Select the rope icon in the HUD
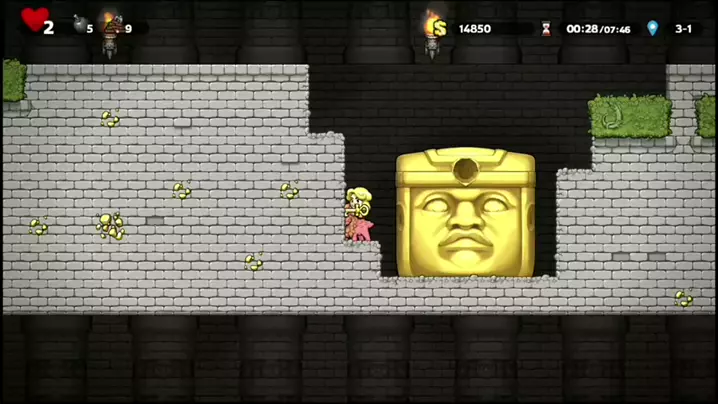The height and width of the screenshot is (404, 718). [x=112, y=25]
